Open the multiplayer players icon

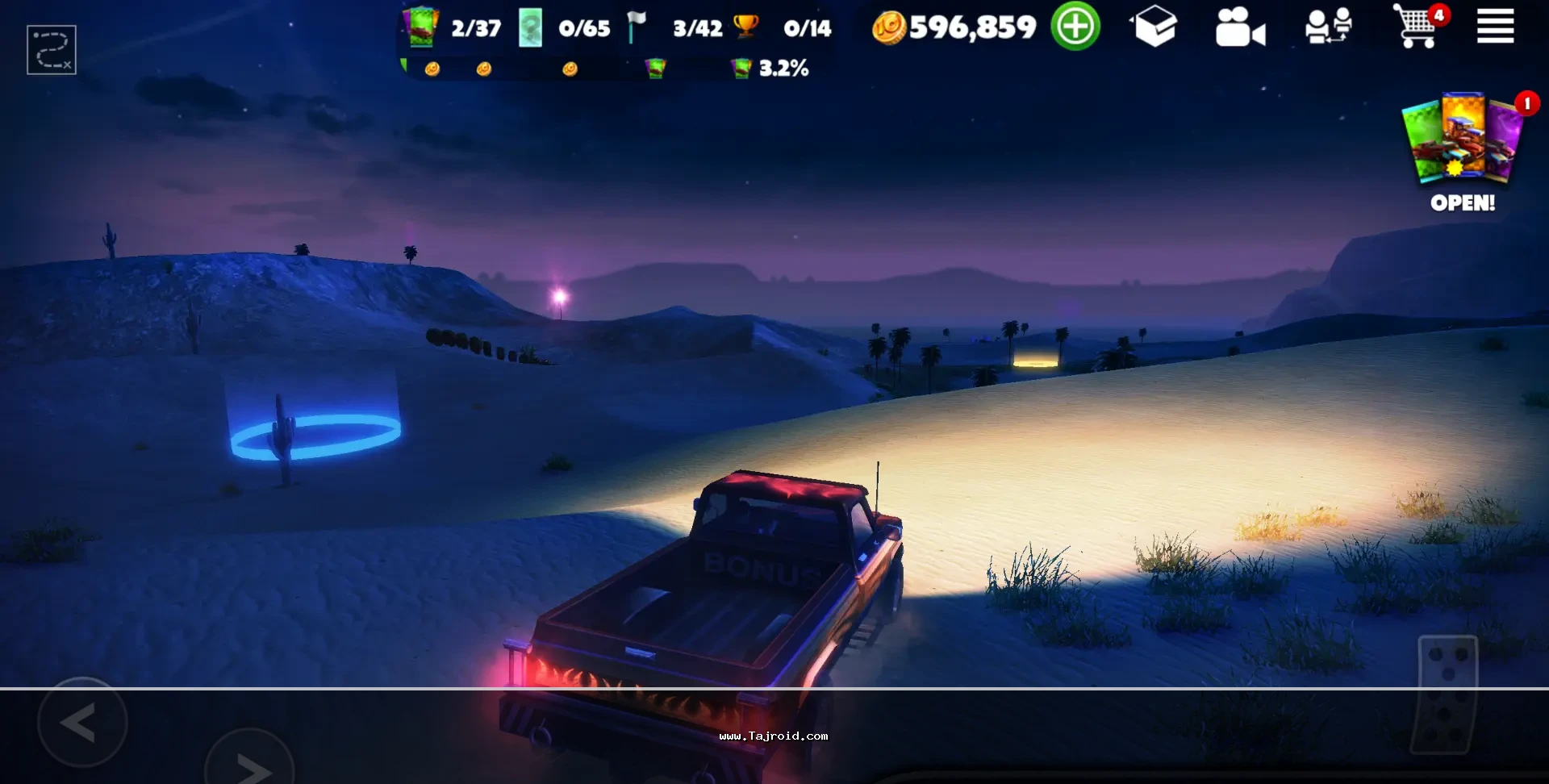[x=1328, y=27]
